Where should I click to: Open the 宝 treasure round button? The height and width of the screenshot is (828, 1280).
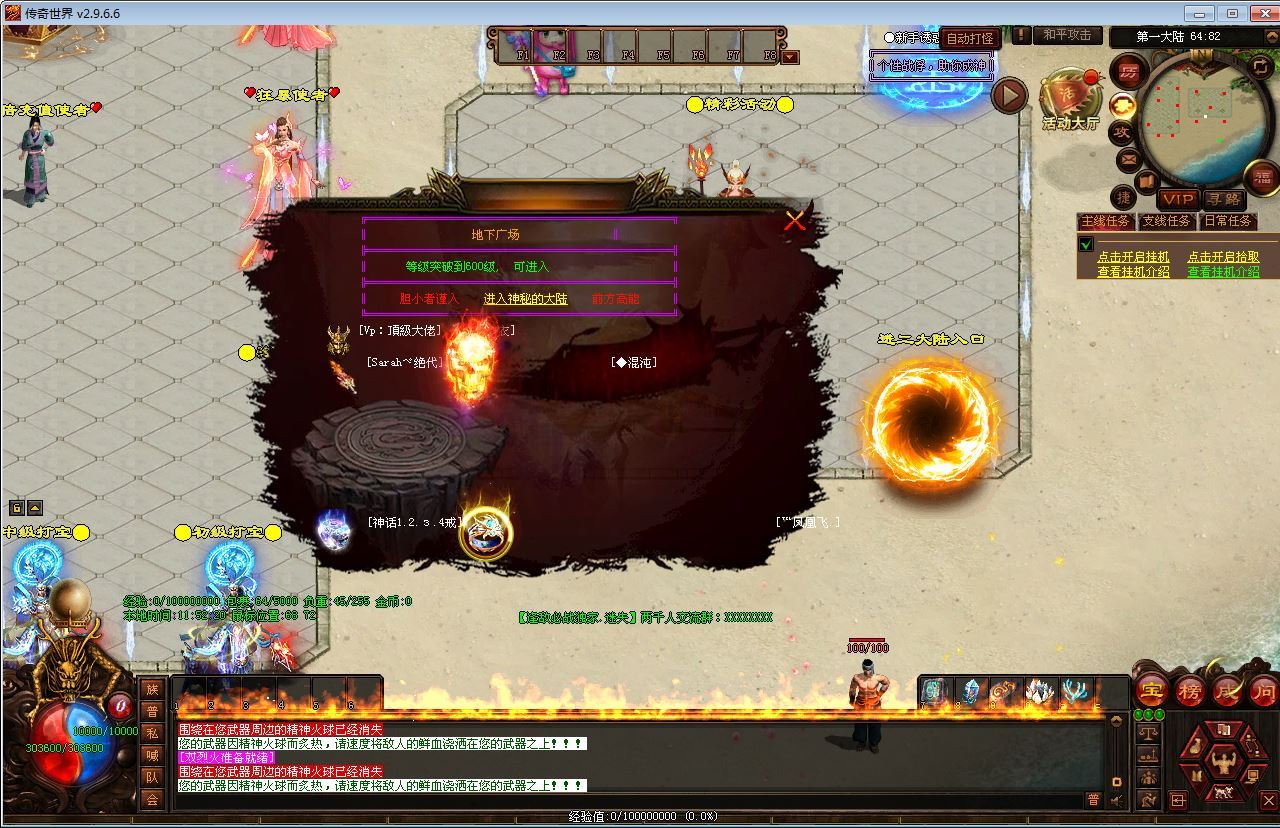1151,690
